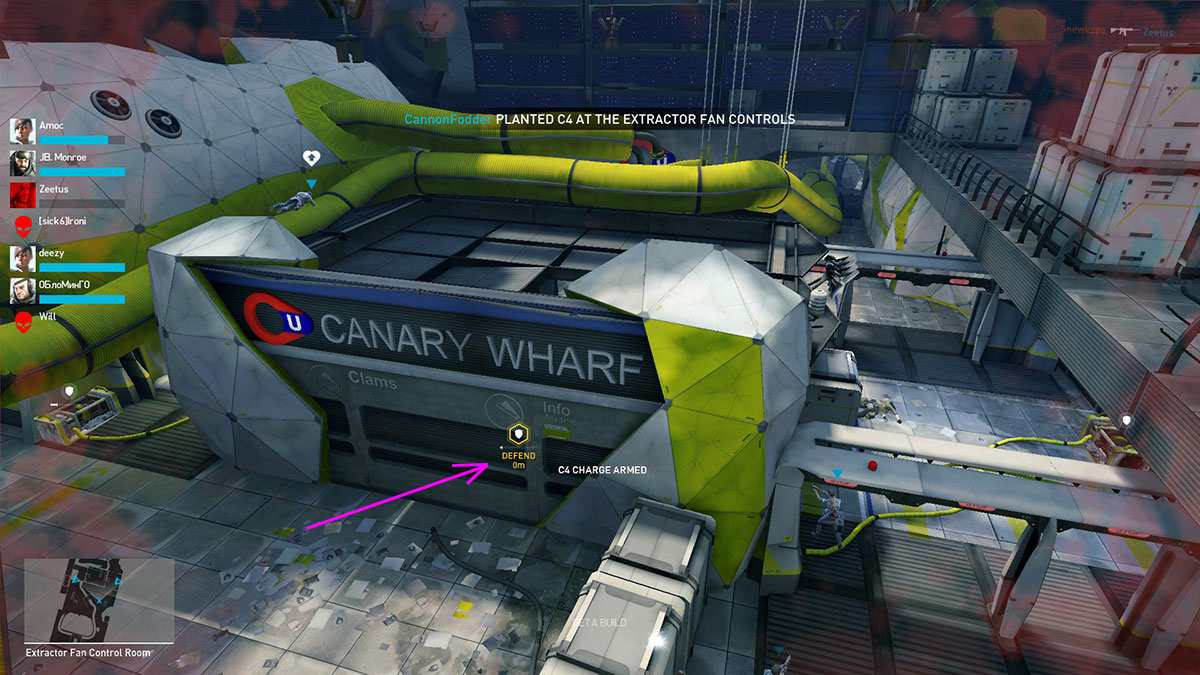This screenshot has width=1200, height=675.
Task: Open the minimap of Extractor Fan Control Room
Action: coord(99,600)
